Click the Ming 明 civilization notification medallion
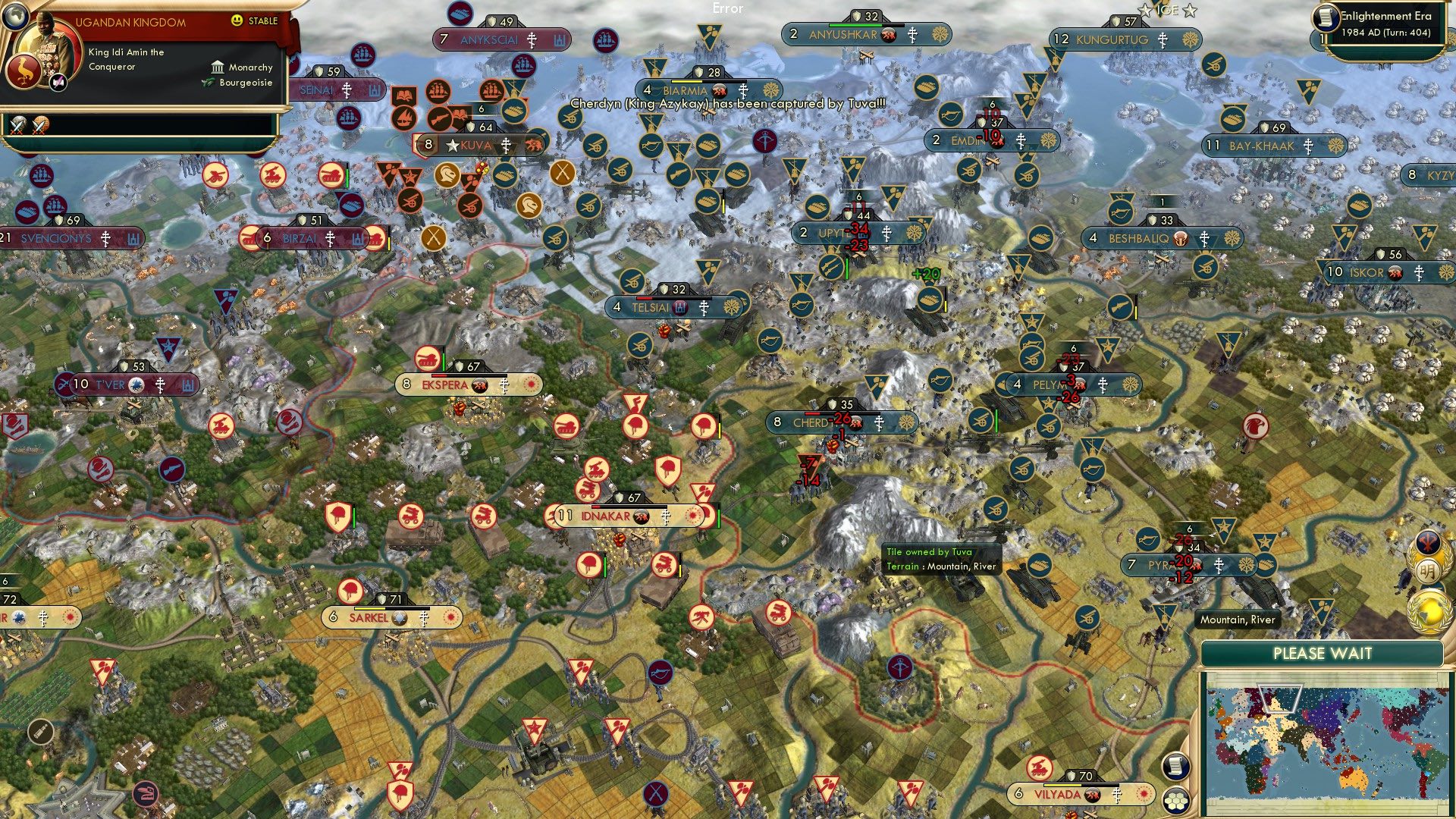Viewport: 1456px width, 819px height. click(1429, 571)
